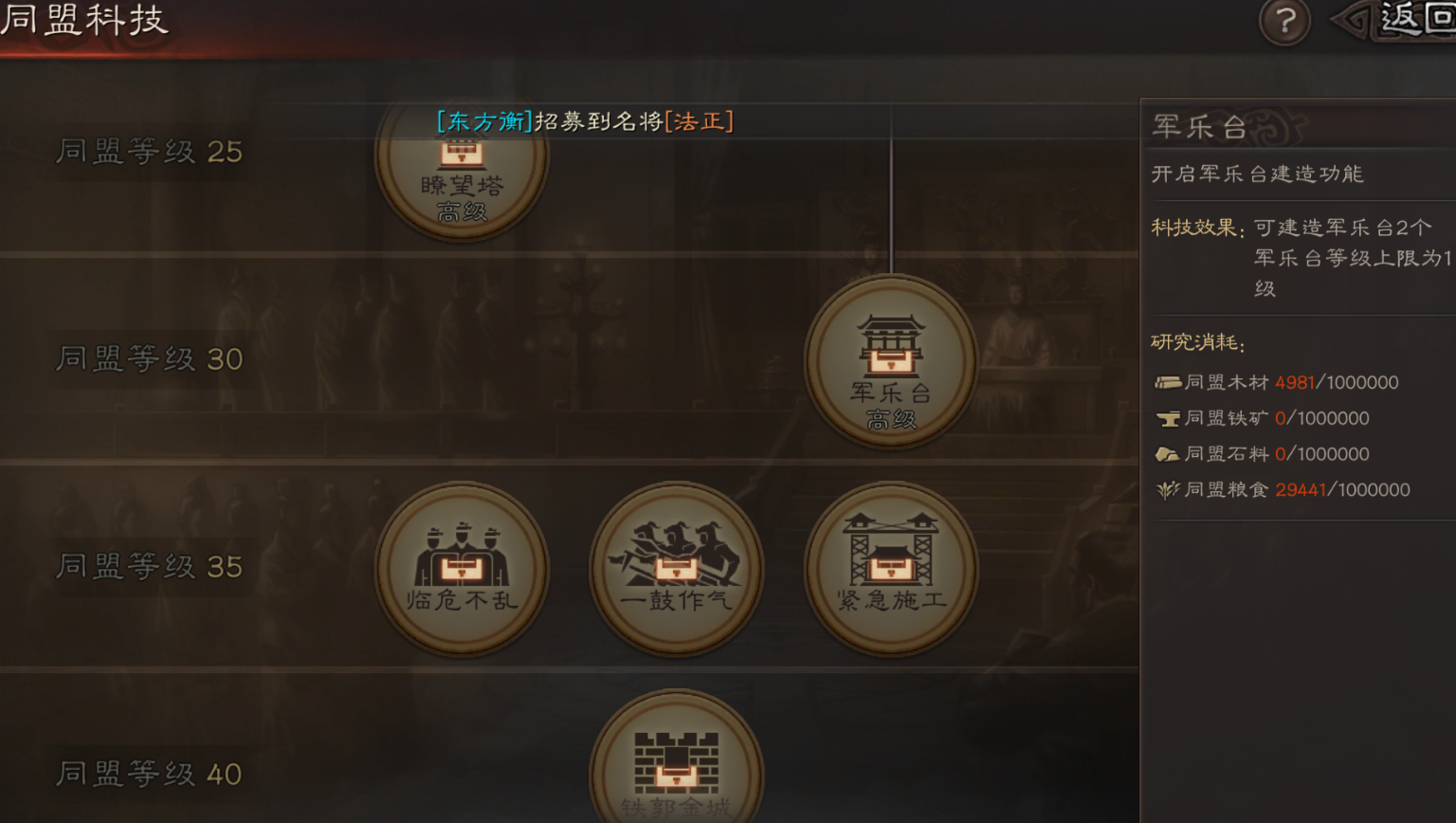Click the scrolling announcement message banner
This screenshot has height=823, width=1456.
coord(584,121)
